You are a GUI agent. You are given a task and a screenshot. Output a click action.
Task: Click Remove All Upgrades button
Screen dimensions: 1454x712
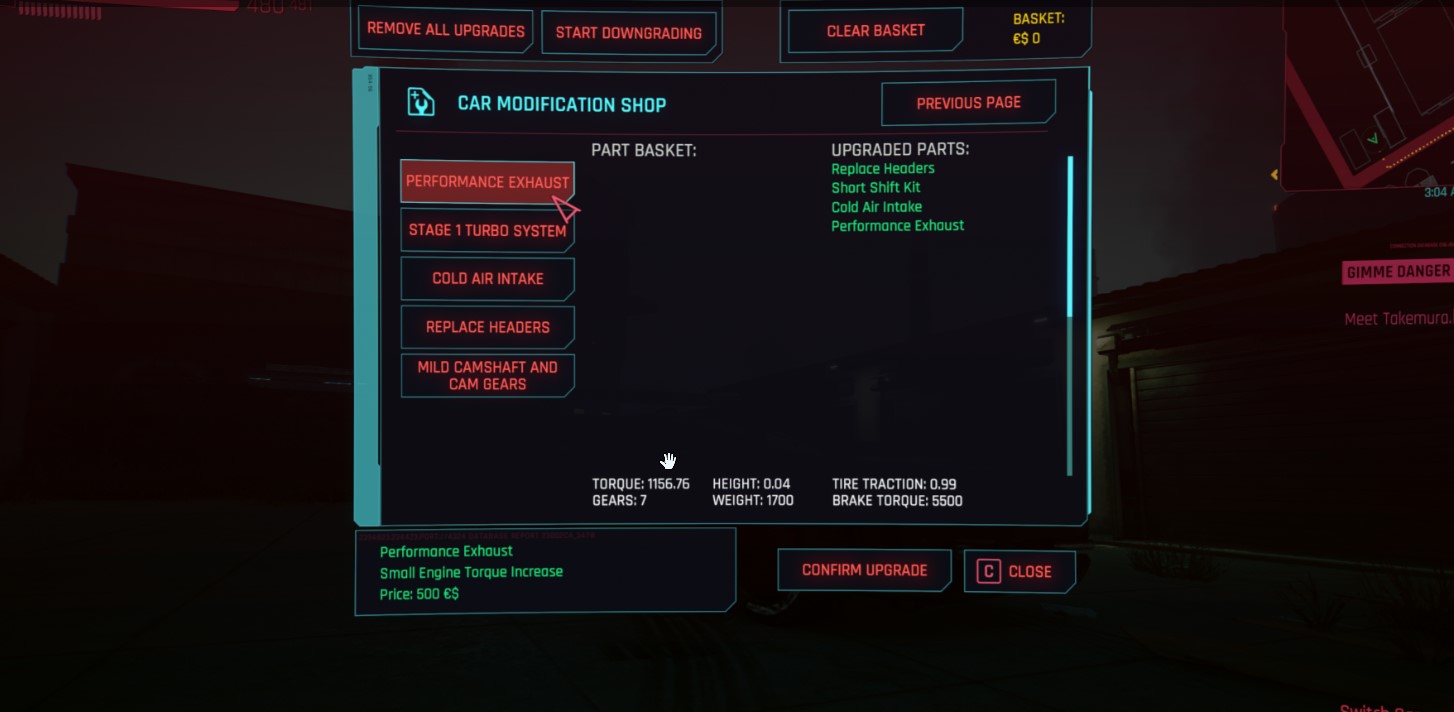[445, 30]
